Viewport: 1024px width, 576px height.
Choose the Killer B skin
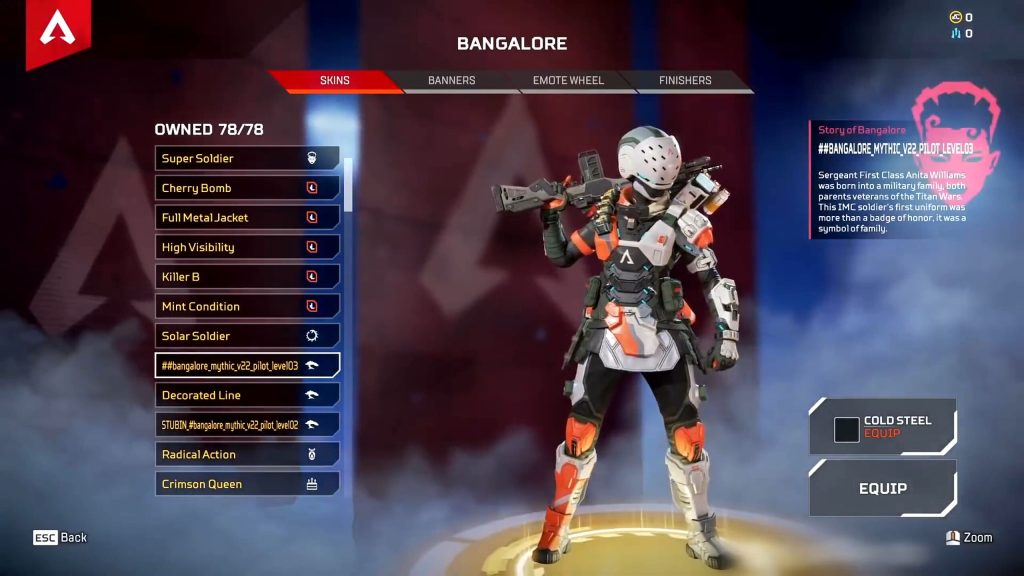coord(247,276)
